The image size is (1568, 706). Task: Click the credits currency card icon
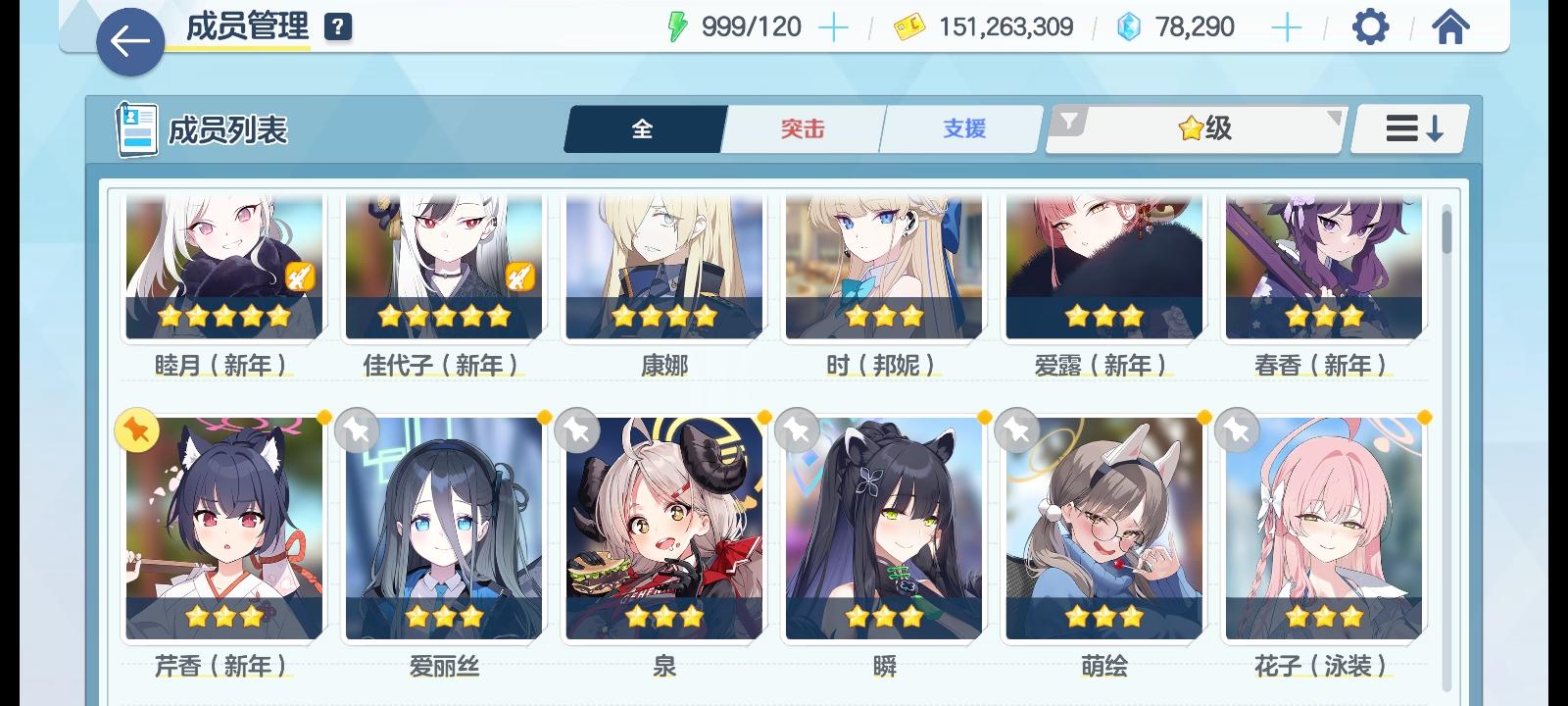coord(911,27)
